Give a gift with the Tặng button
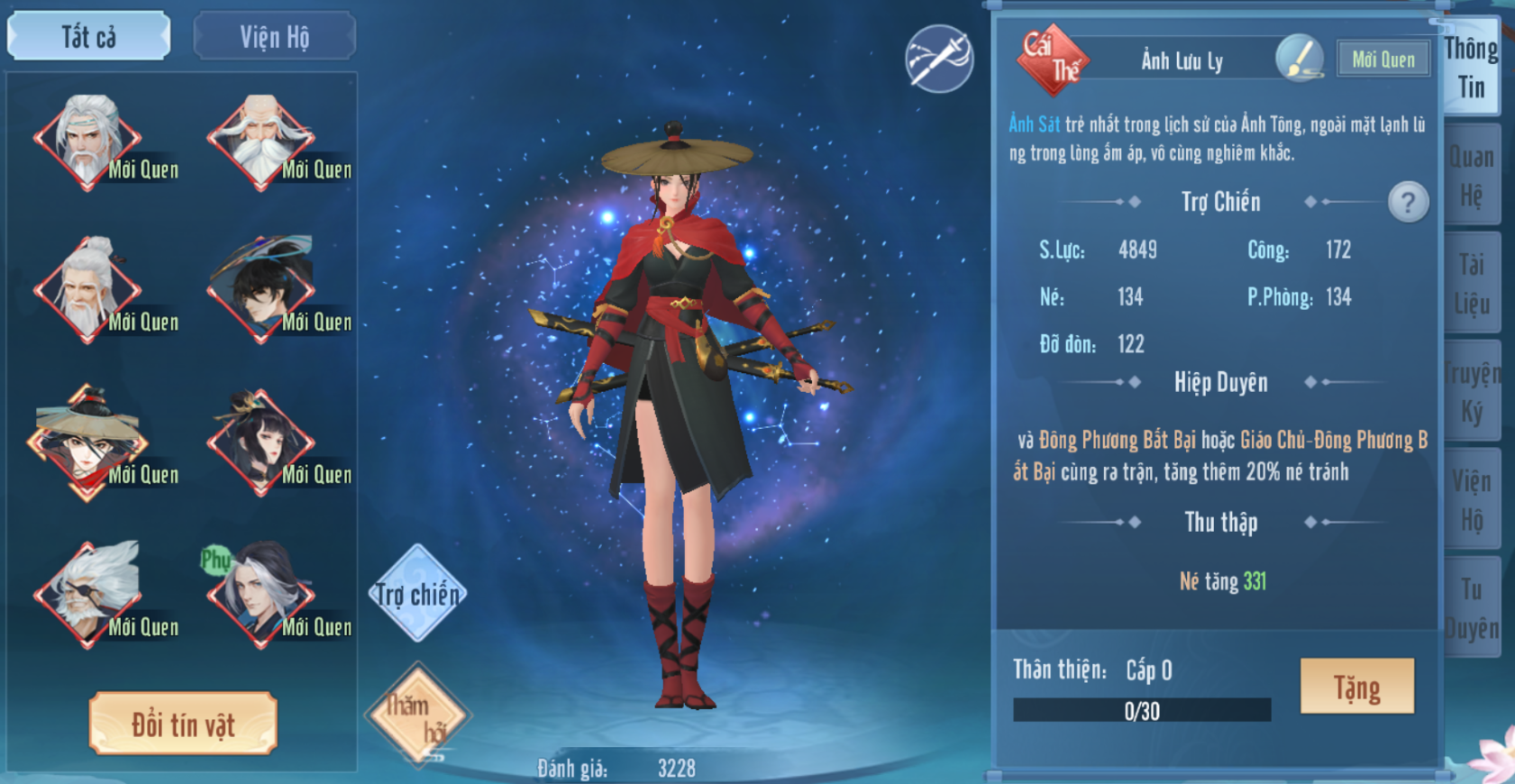Viewport: 1515px width, 784px height. pos(1356,687)
